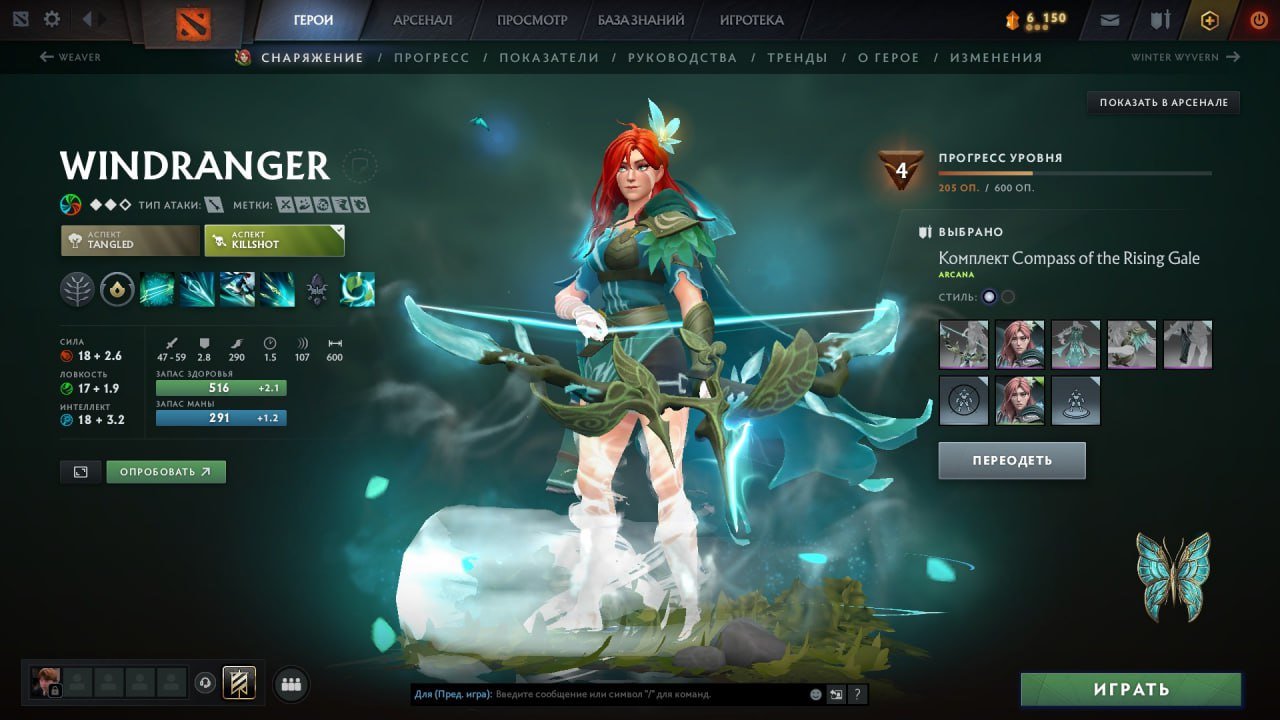Open Windranger's talent tree icon
Image resolution: width=1280 pixels, height=720 pixels.
pos(77,288)
